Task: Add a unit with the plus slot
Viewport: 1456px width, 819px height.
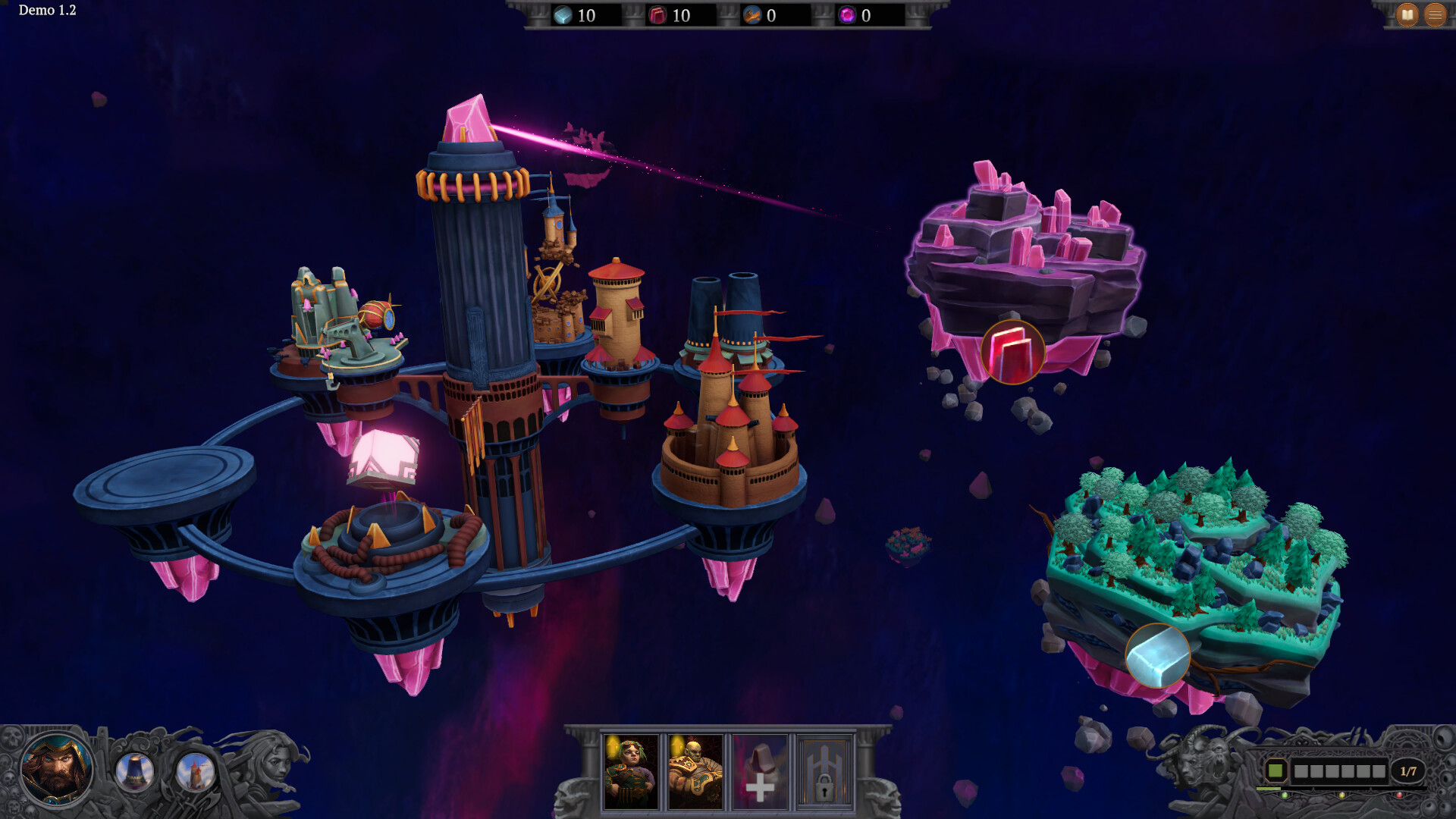Action: pyautogui.click(x=760, y=771)
